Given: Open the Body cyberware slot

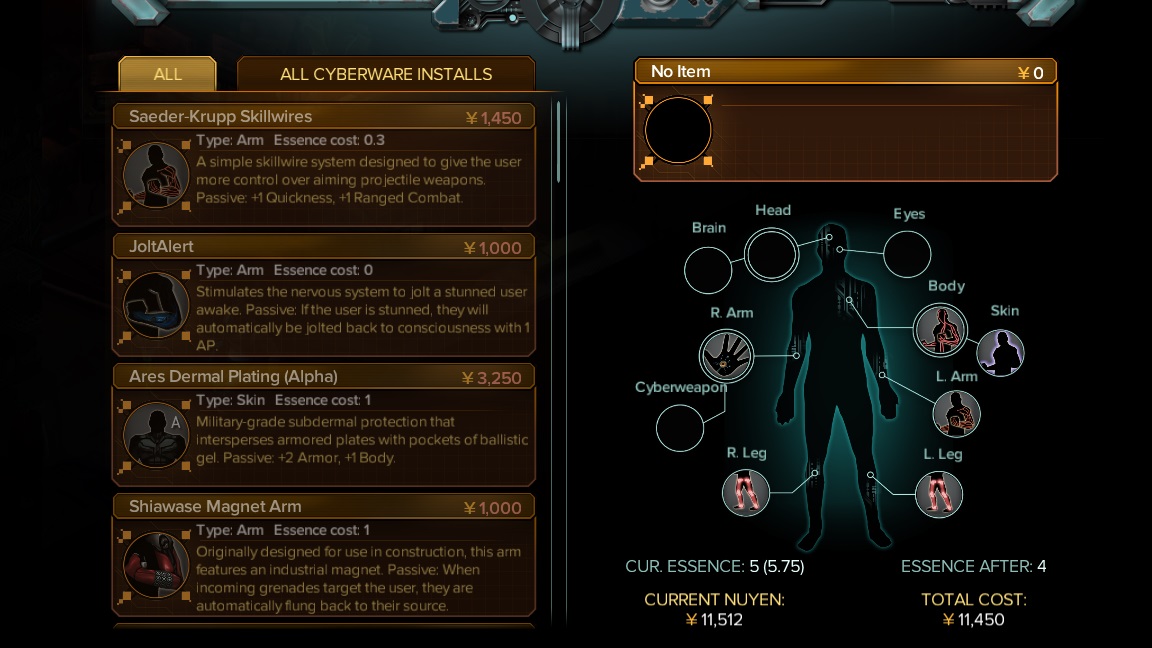Looking at the screenshot, I should point(940,330).
